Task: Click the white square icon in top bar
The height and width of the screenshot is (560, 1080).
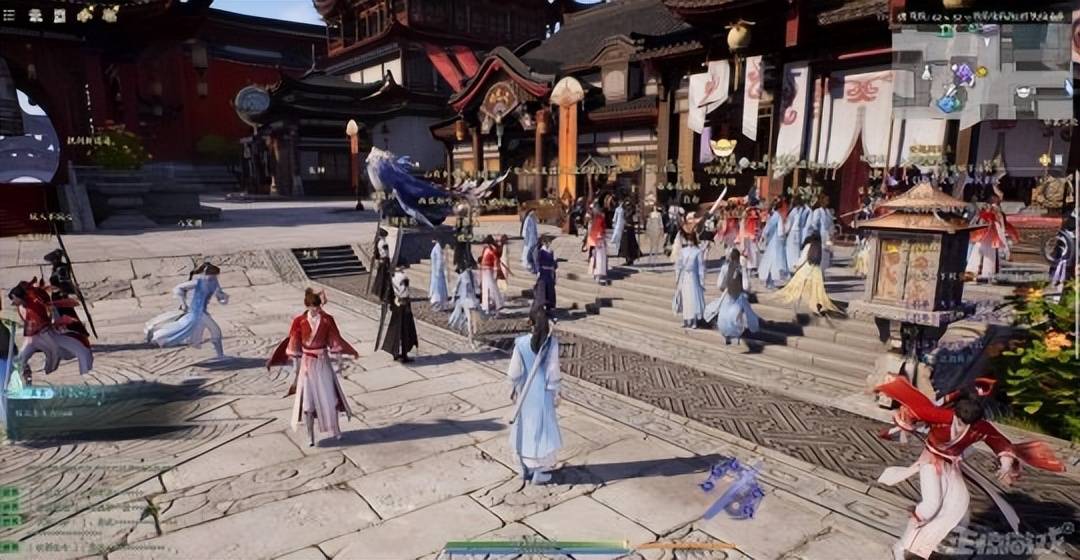Action: tap(59, 15)
